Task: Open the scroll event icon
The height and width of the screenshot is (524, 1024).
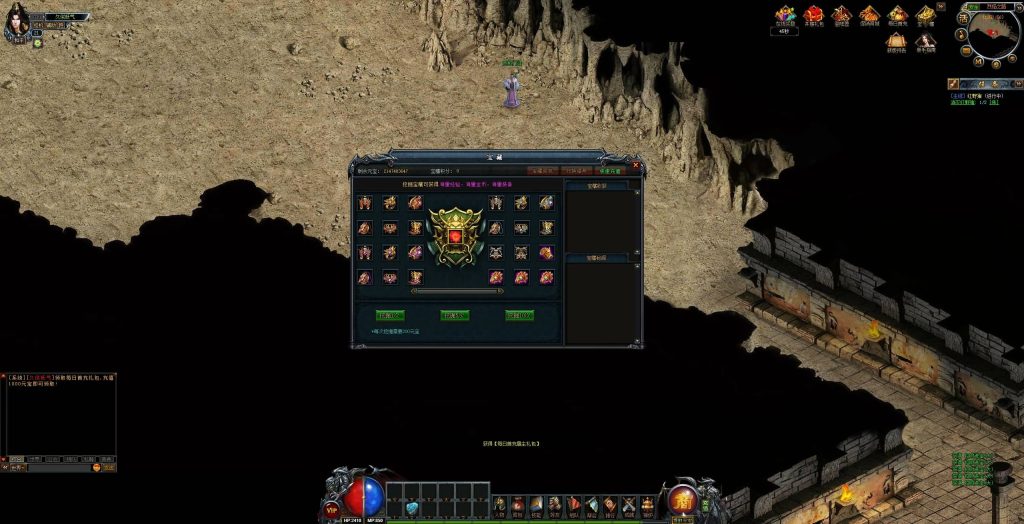Action: (898, 41)
